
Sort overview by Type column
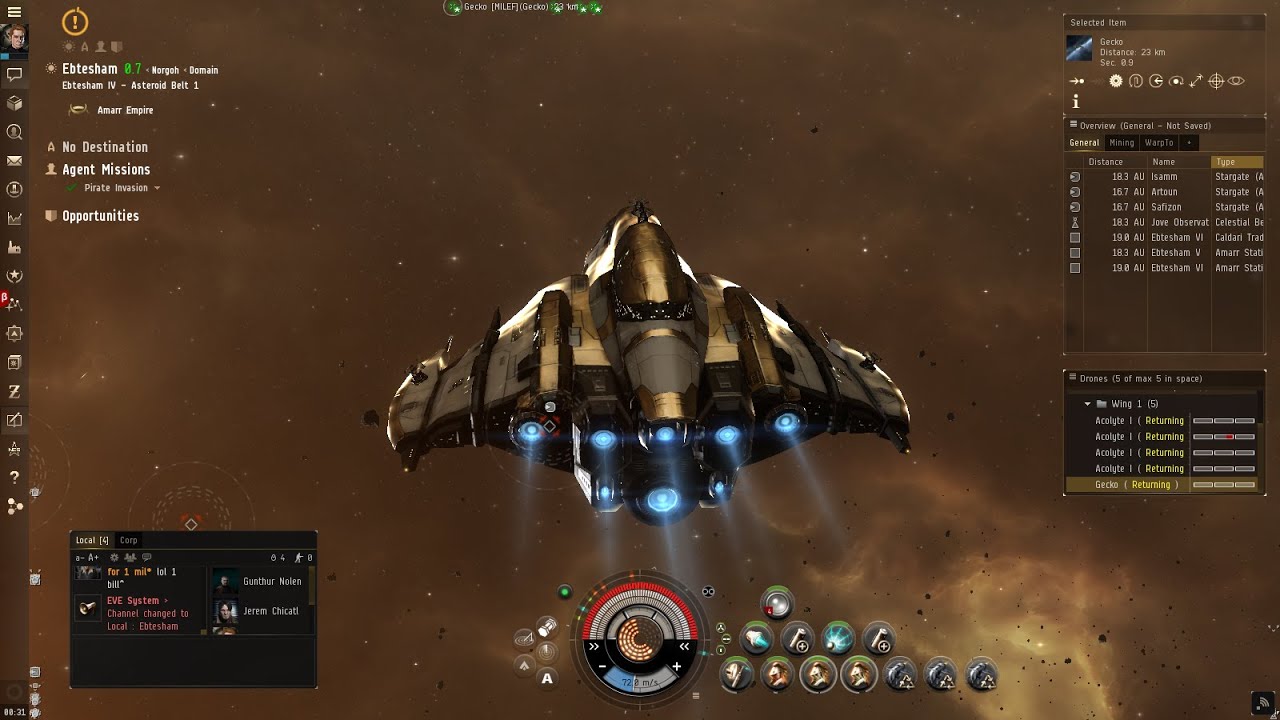click(1236, 162)
